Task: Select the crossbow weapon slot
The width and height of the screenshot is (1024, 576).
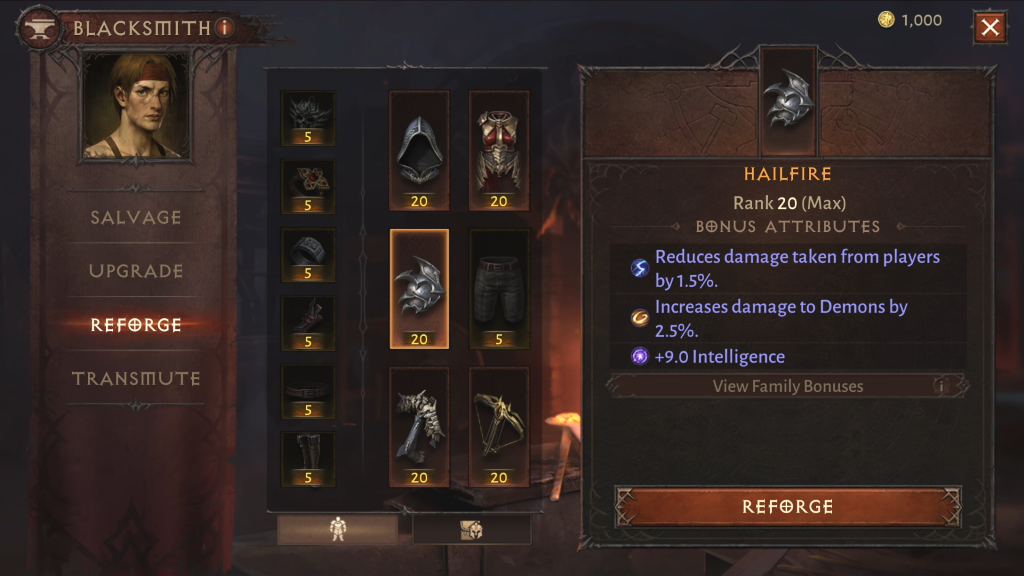Action: (499, 427)
